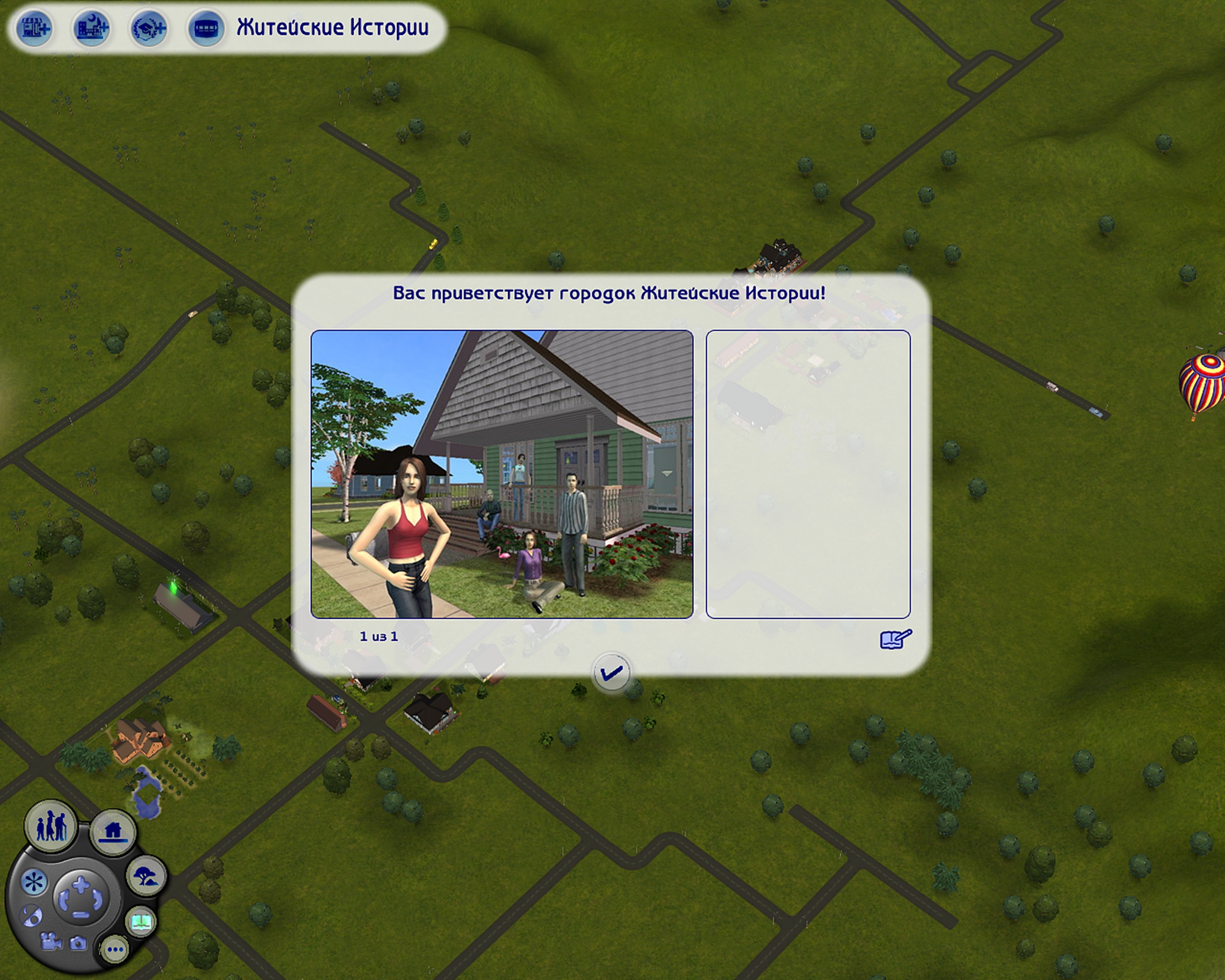Click the half-circle button below the asterisk
The image size is (1225, 980).
[x=31, y=915]
